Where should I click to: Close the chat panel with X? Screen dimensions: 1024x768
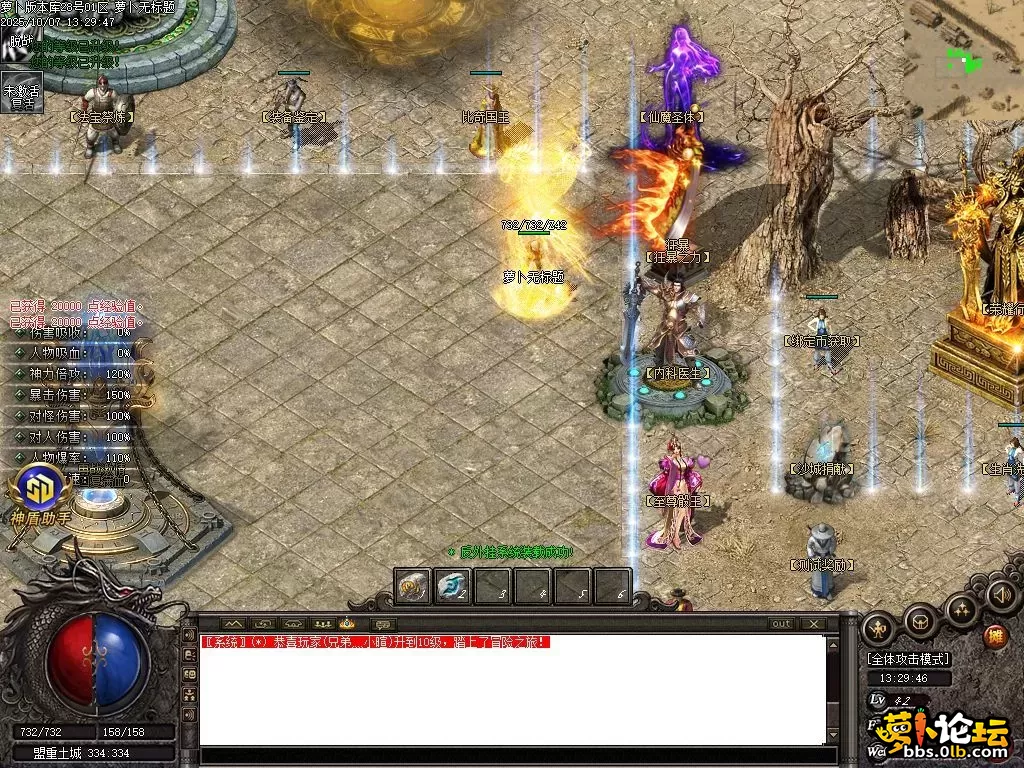click(814, 623)
